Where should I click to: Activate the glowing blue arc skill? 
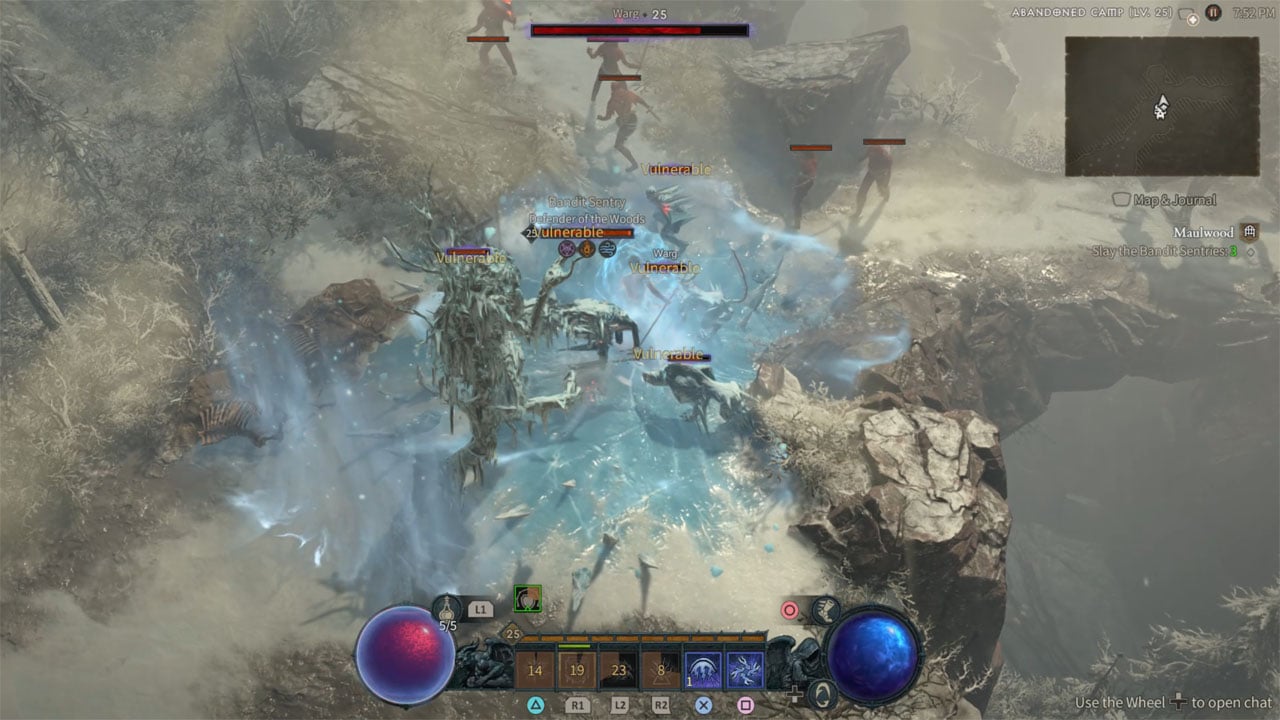(x=703, y=671)
